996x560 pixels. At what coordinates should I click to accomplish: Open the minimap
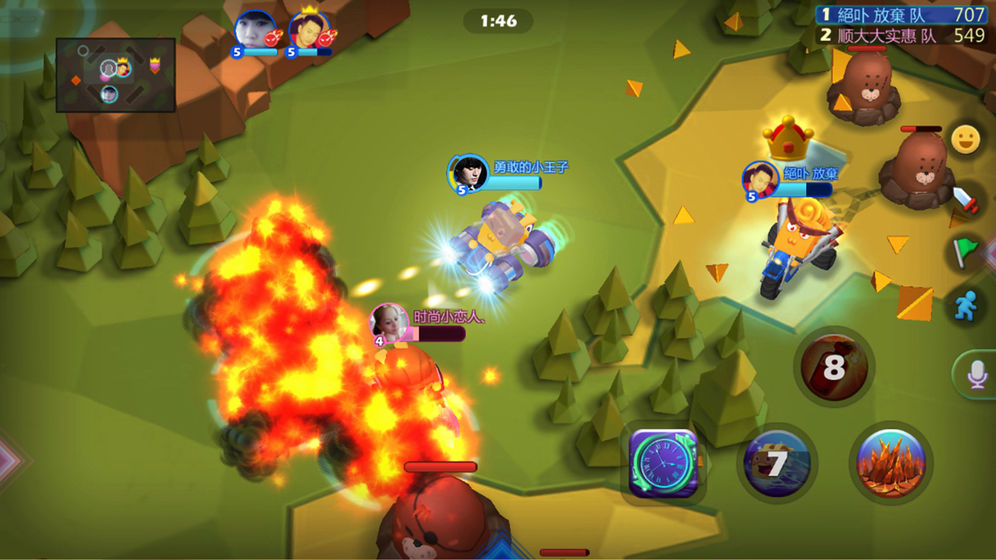pyautogui.click(x=115, y=74)
